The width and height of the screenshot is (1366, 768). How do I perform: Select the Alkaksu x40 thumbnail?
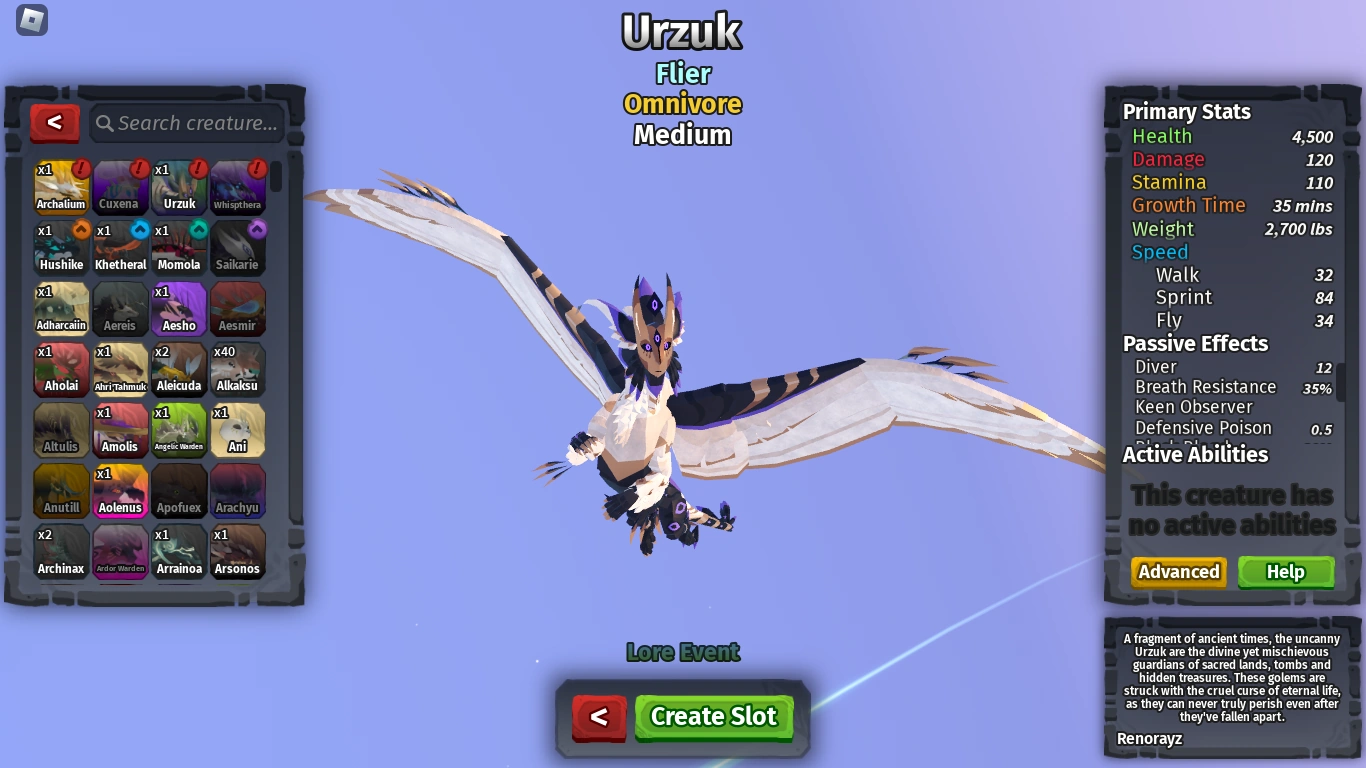pyautogui.click(x=238, y=369)
